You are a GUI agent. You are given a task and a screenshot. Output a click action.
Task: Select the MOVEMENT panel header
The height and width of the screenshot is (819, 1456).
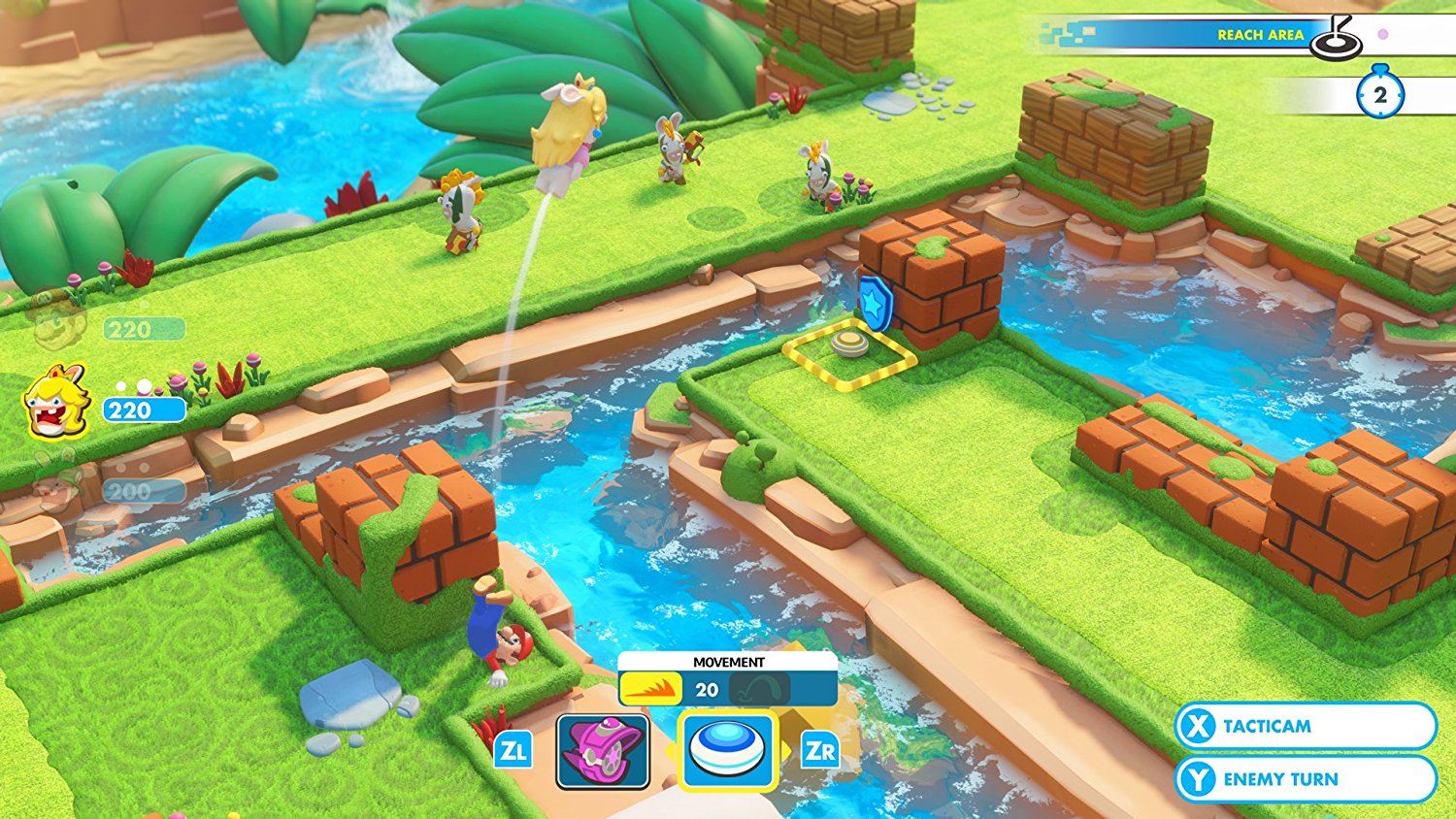pos(727,661)
